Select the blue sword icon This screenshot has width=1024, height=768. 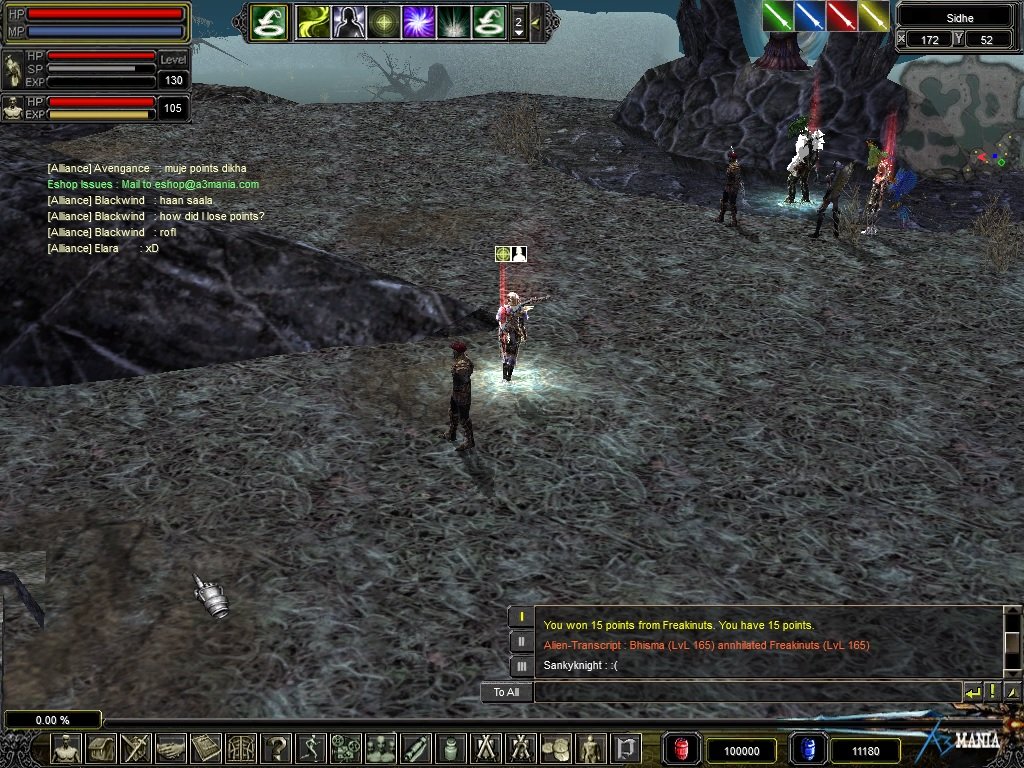pos(809,16)
